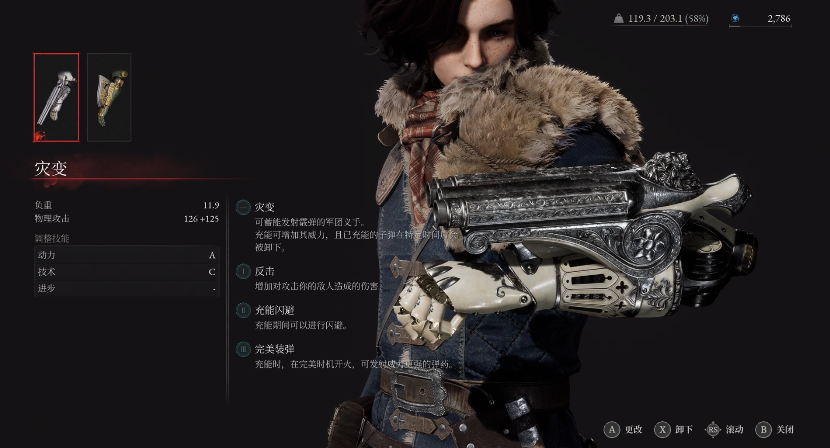The image size is (830, 448).
Task: Select the 反击 skill entry
Action: click(265, 271)
